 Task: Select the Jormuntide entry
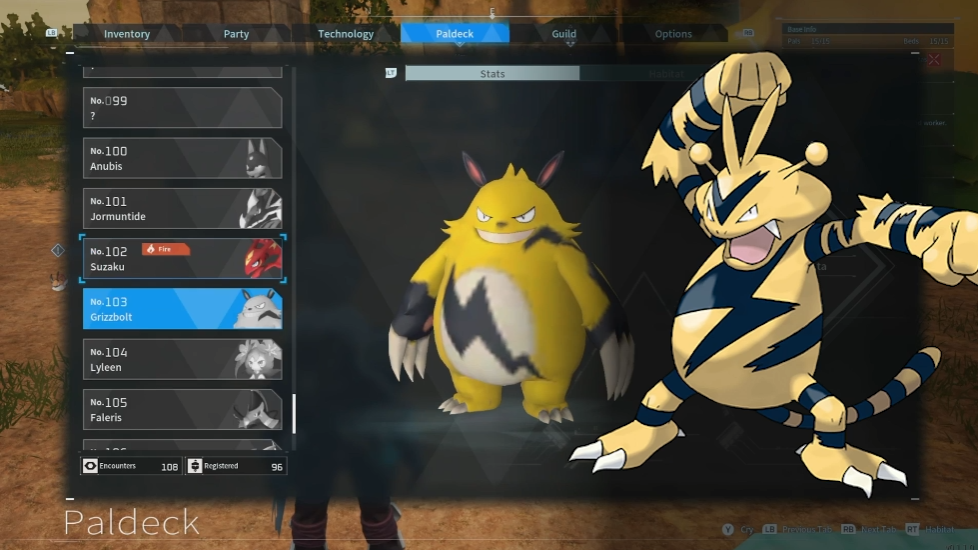[x=182, y=208]
